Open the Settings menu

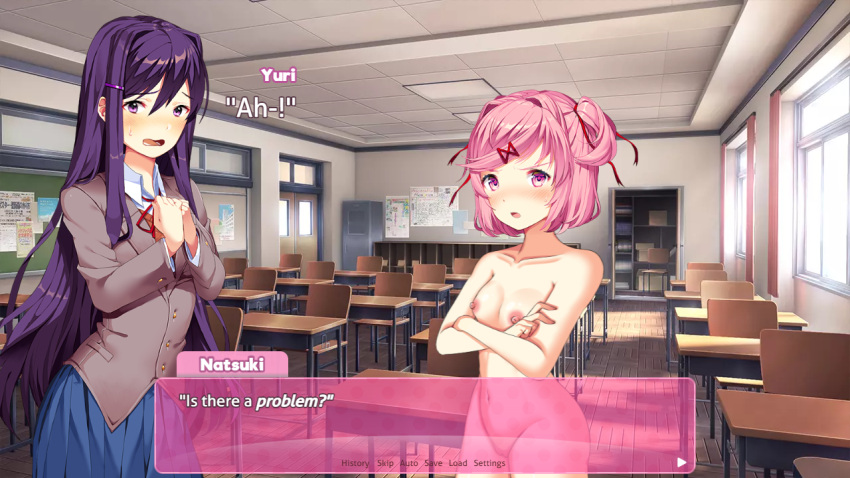[489, 463]
